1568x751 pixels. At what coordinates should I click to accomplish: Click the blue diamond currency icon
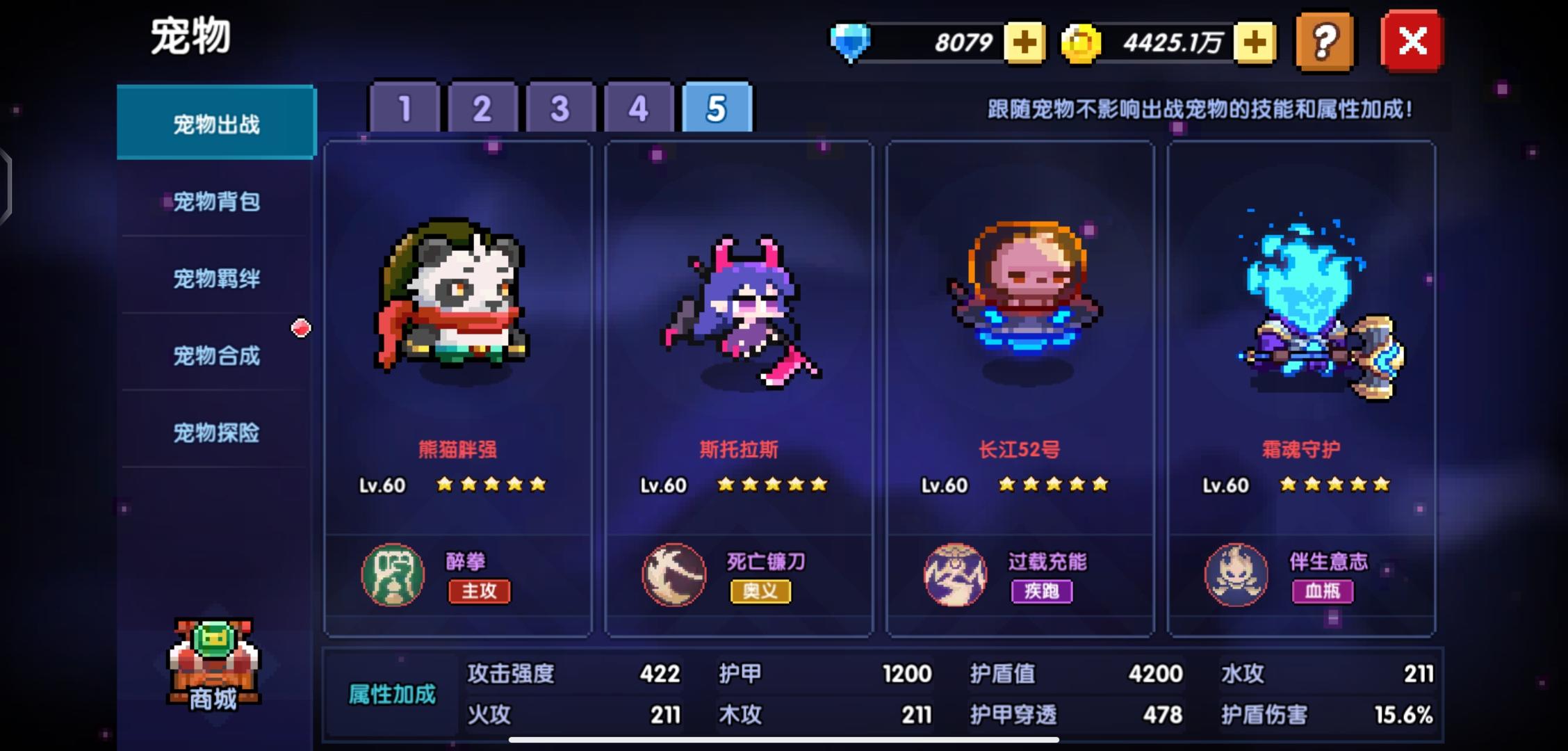[x=851, y=42]
